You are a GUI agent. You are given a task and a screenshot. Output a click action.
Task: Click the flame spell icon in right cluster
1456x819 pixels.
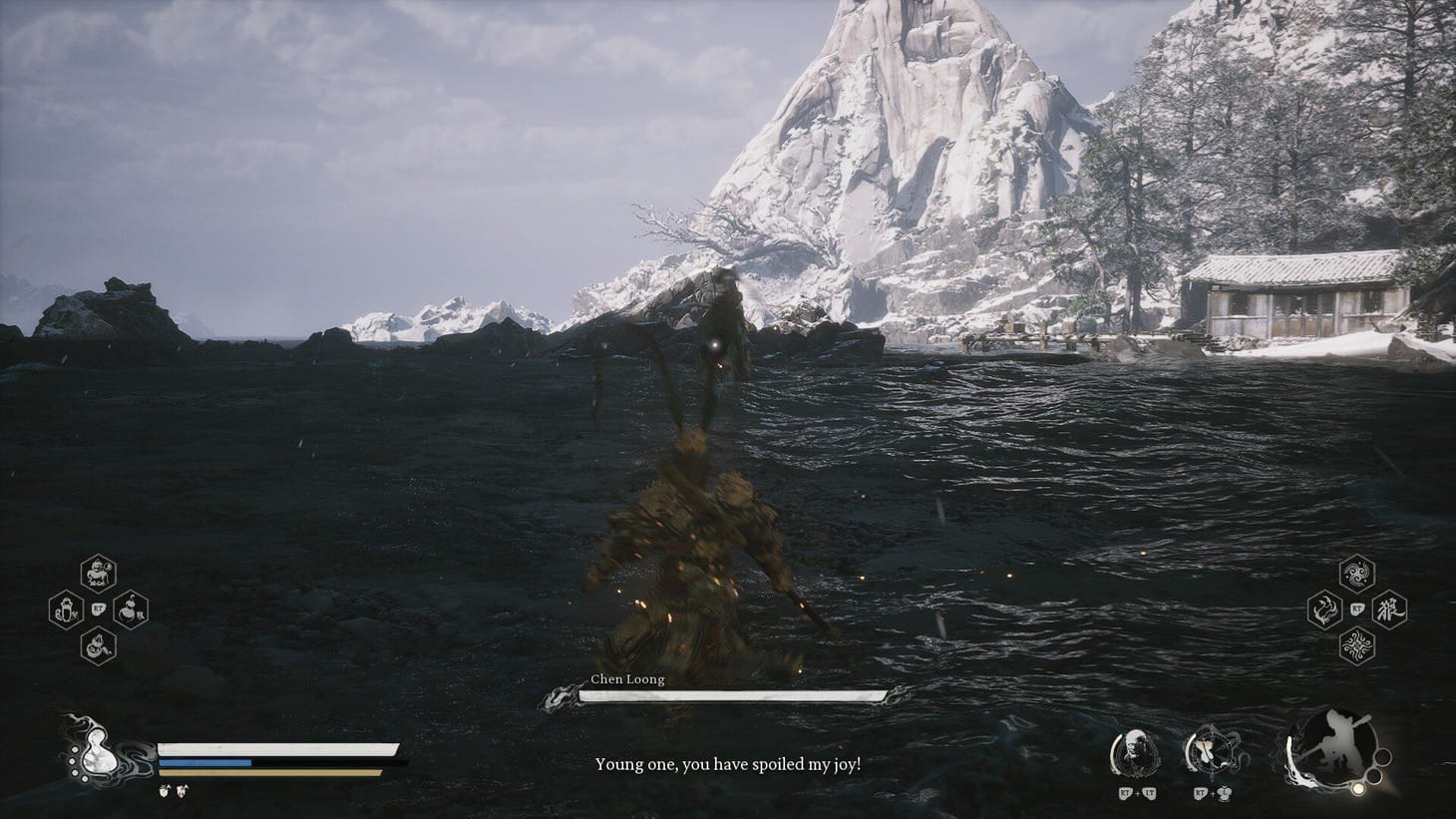point(1324,609)
